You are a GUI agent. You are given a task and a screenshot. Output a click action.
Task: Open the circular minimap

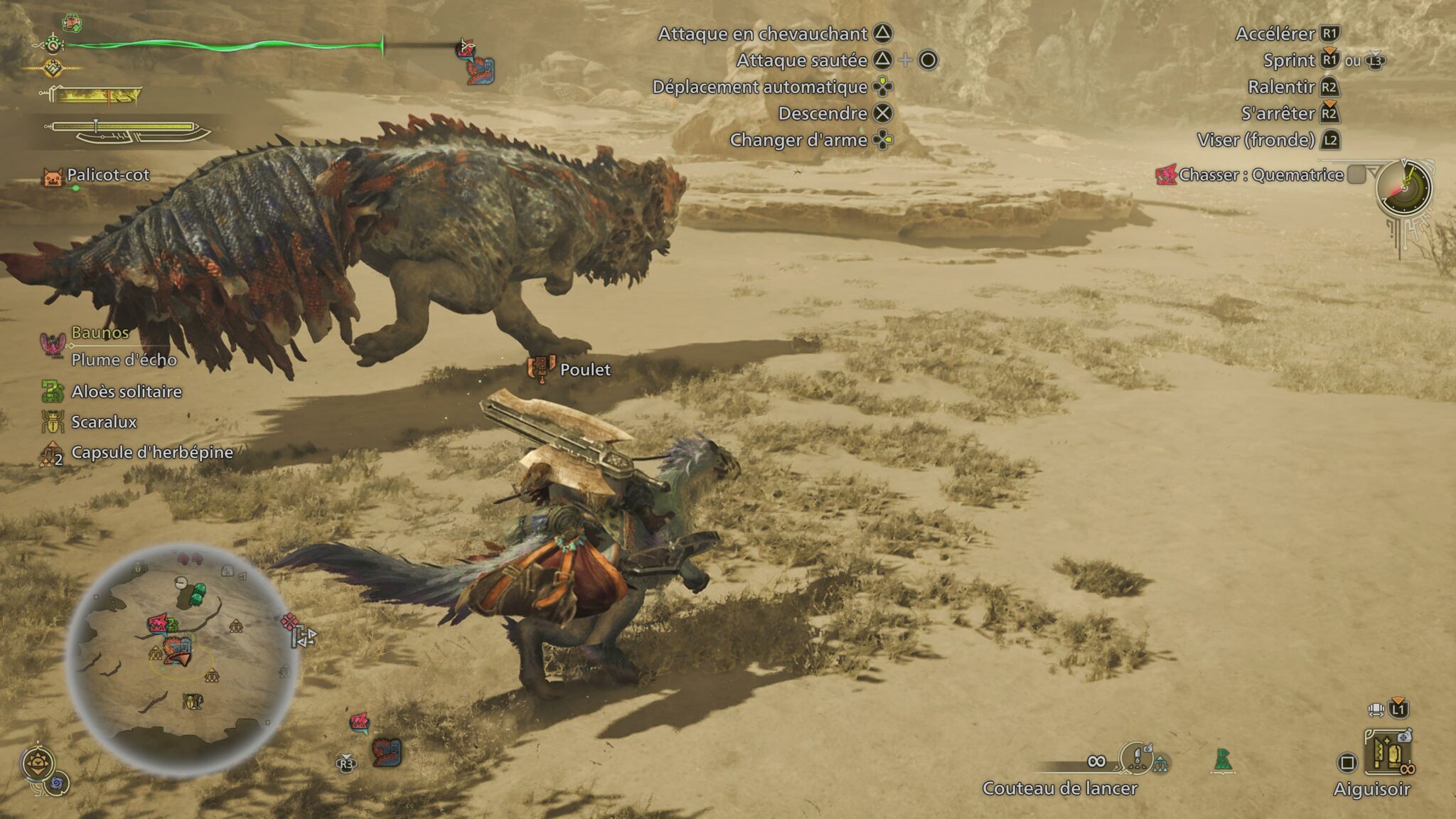pyautogui.click(x=182, y=660)
